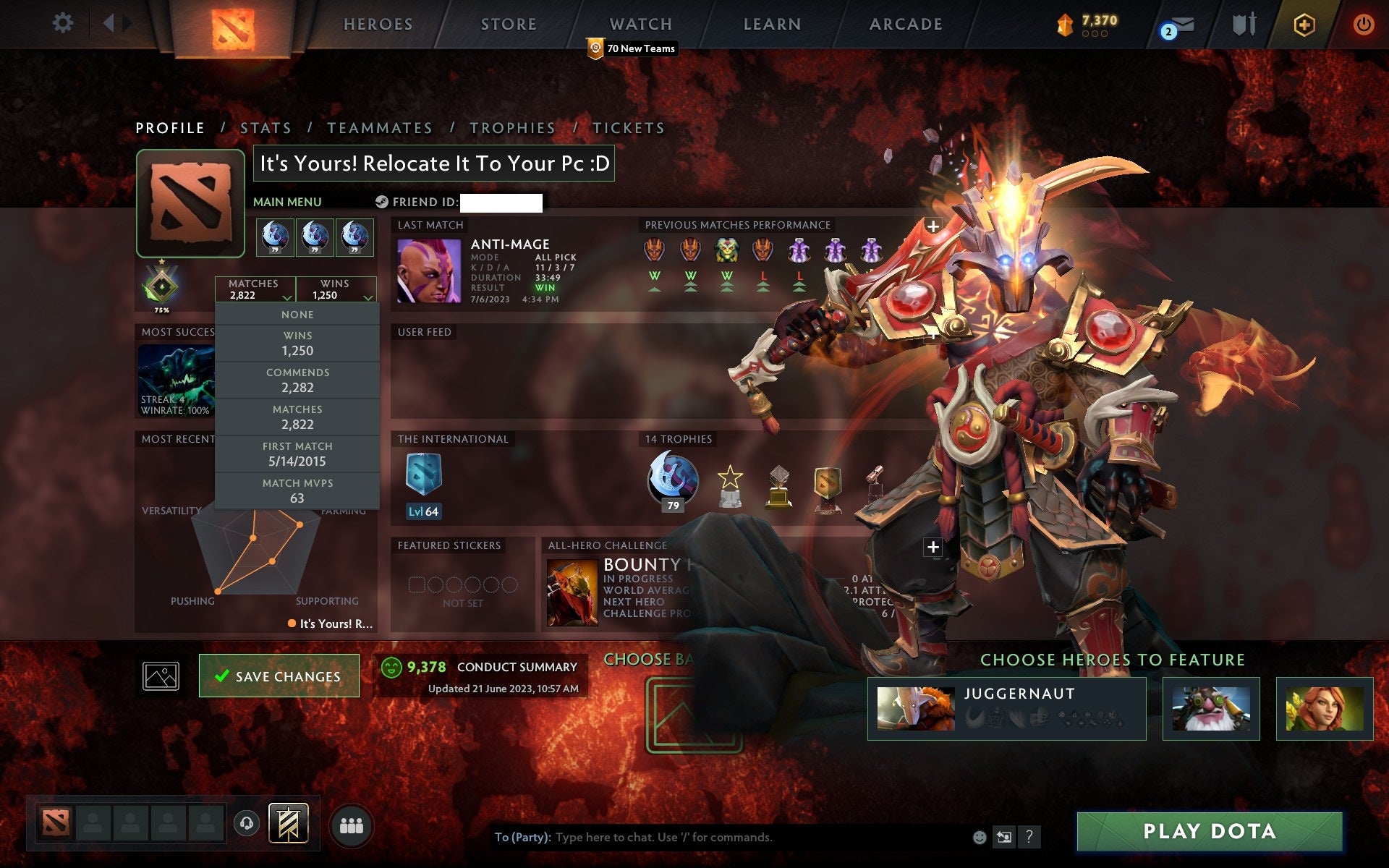The image size is (1389, 868).
Task: Open the MATCHES stat dropdown chevron
Action: (287, 298)
